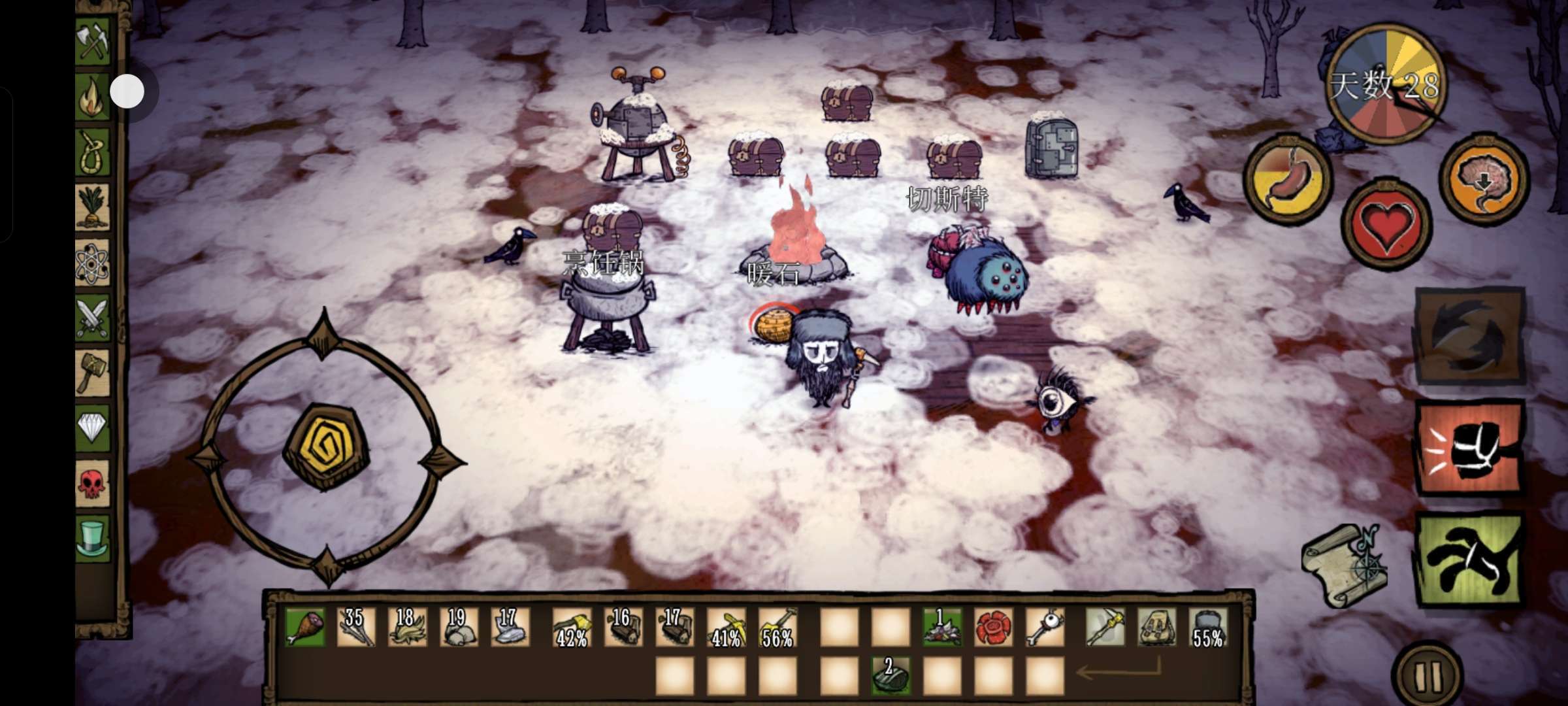The height and width of the screenshot is (706, 1568).
Task: Open the Structures hammer tab
Action: (93, 373)
